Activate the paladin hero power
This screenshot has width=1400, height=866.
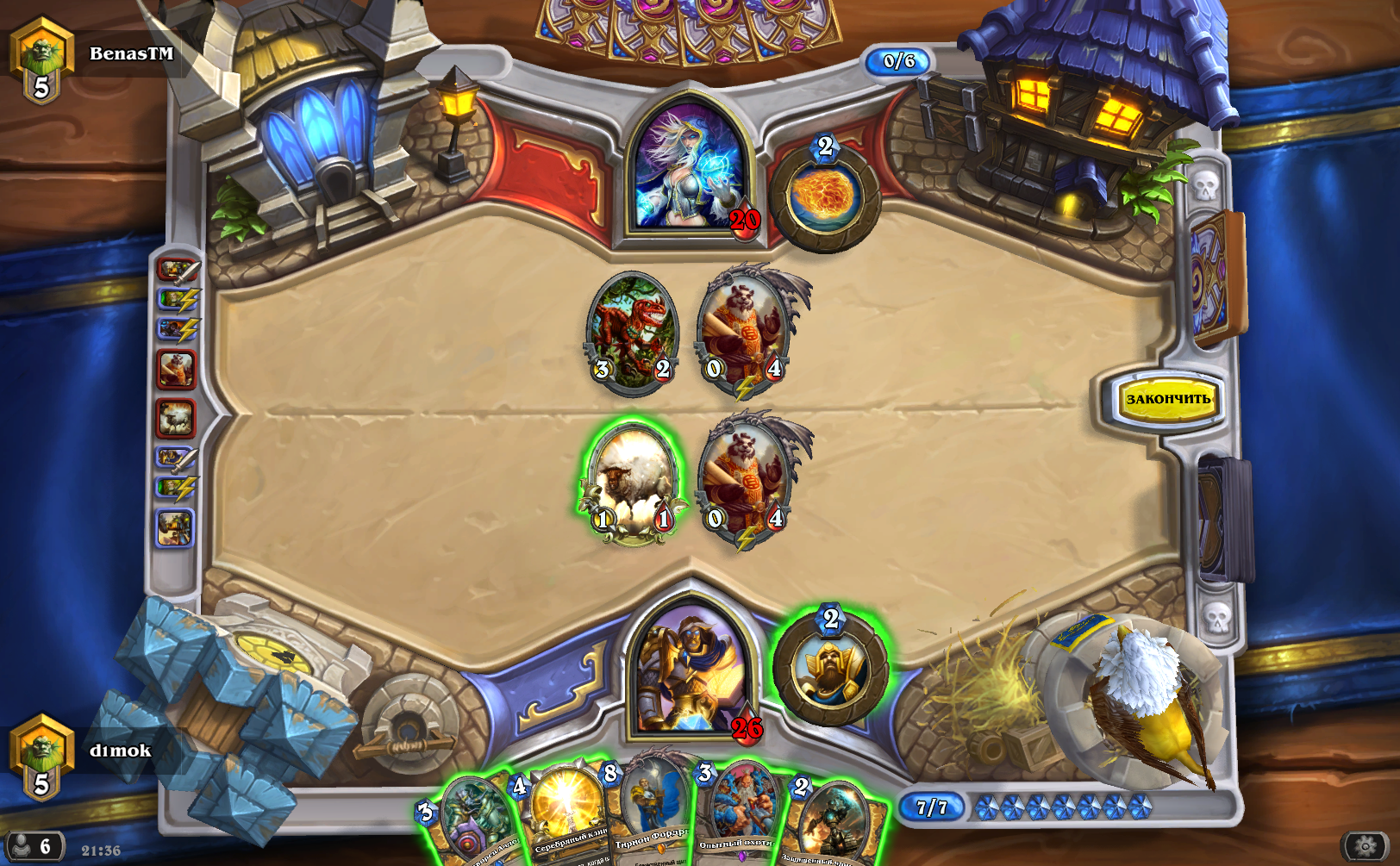[830, 667]
